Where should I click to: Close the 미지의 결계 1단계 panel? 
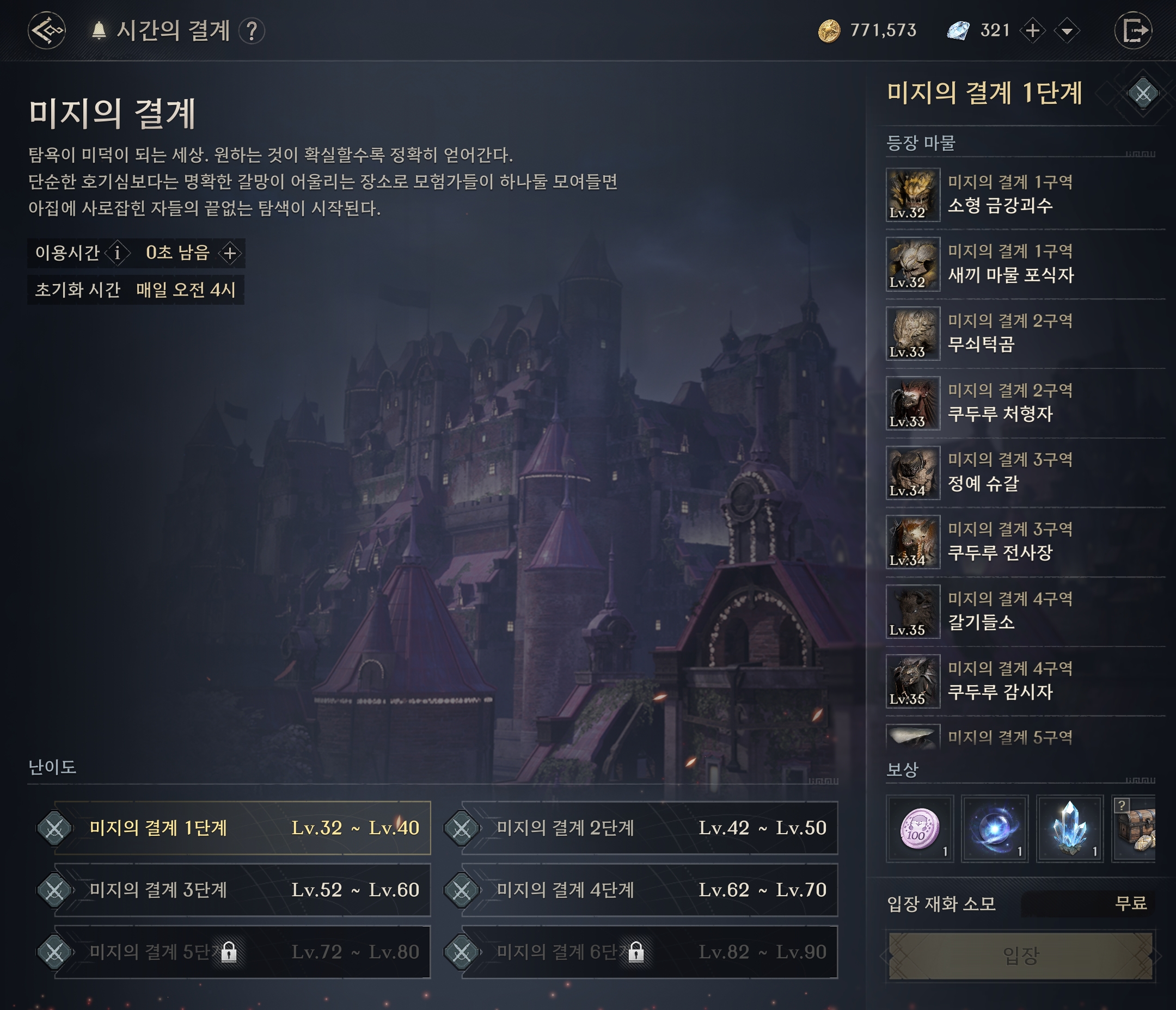click(x=1142, y=94)
